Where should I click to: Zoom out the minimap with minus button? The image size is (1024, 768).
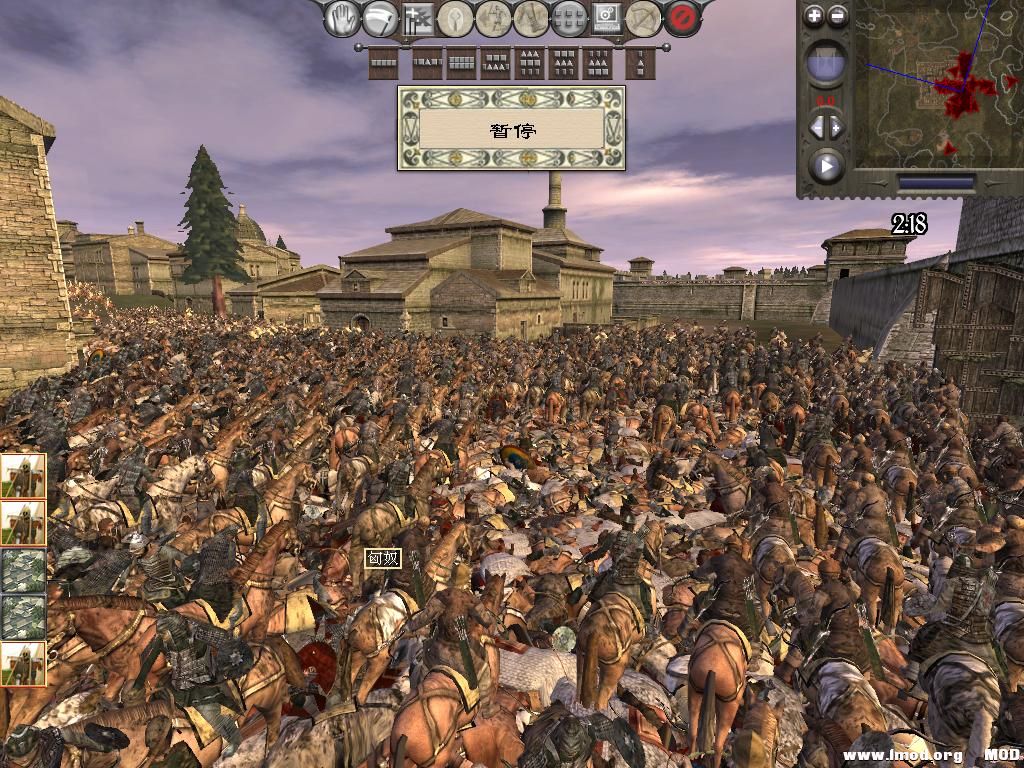click(838, 16)
